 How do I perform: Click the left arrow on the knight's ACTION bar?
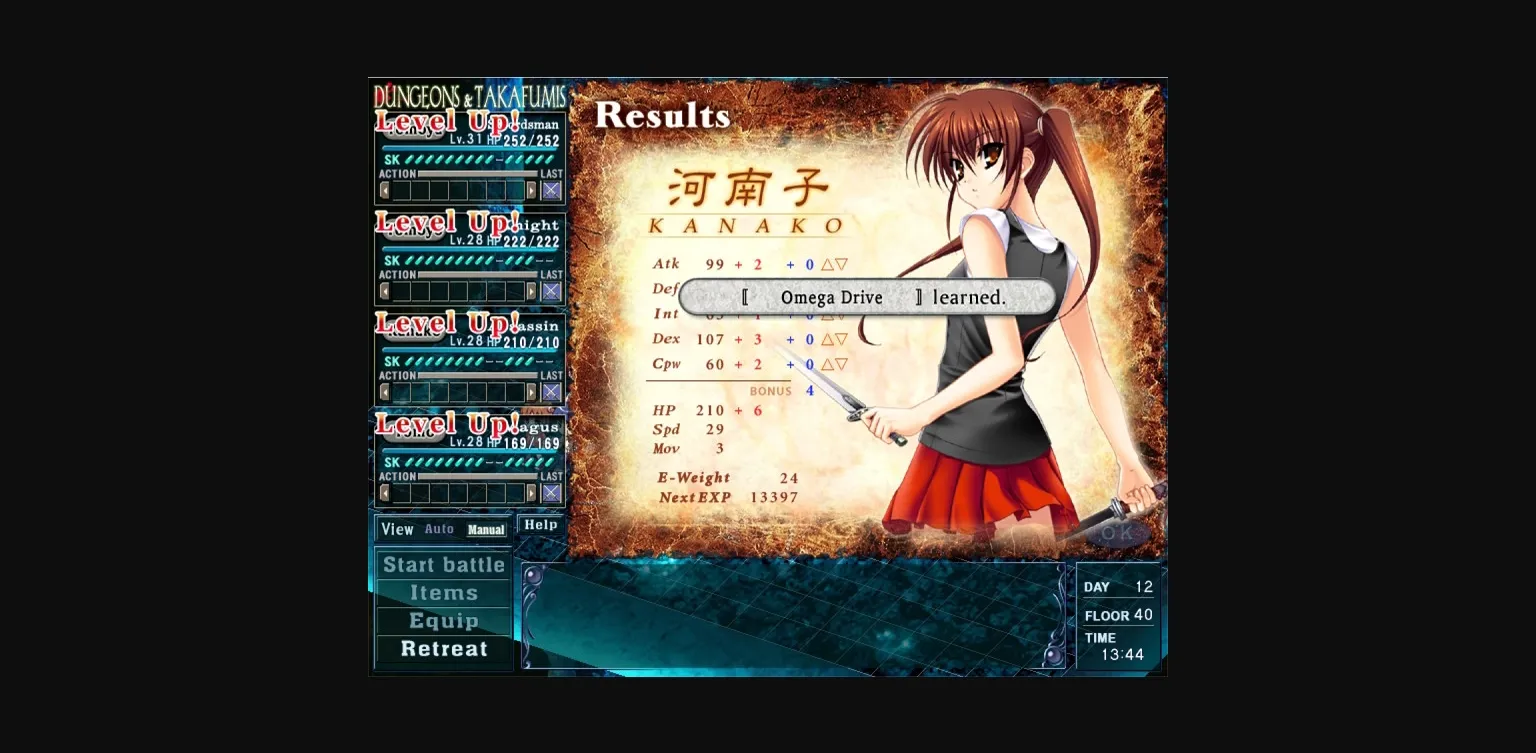(x=385, y=292)
